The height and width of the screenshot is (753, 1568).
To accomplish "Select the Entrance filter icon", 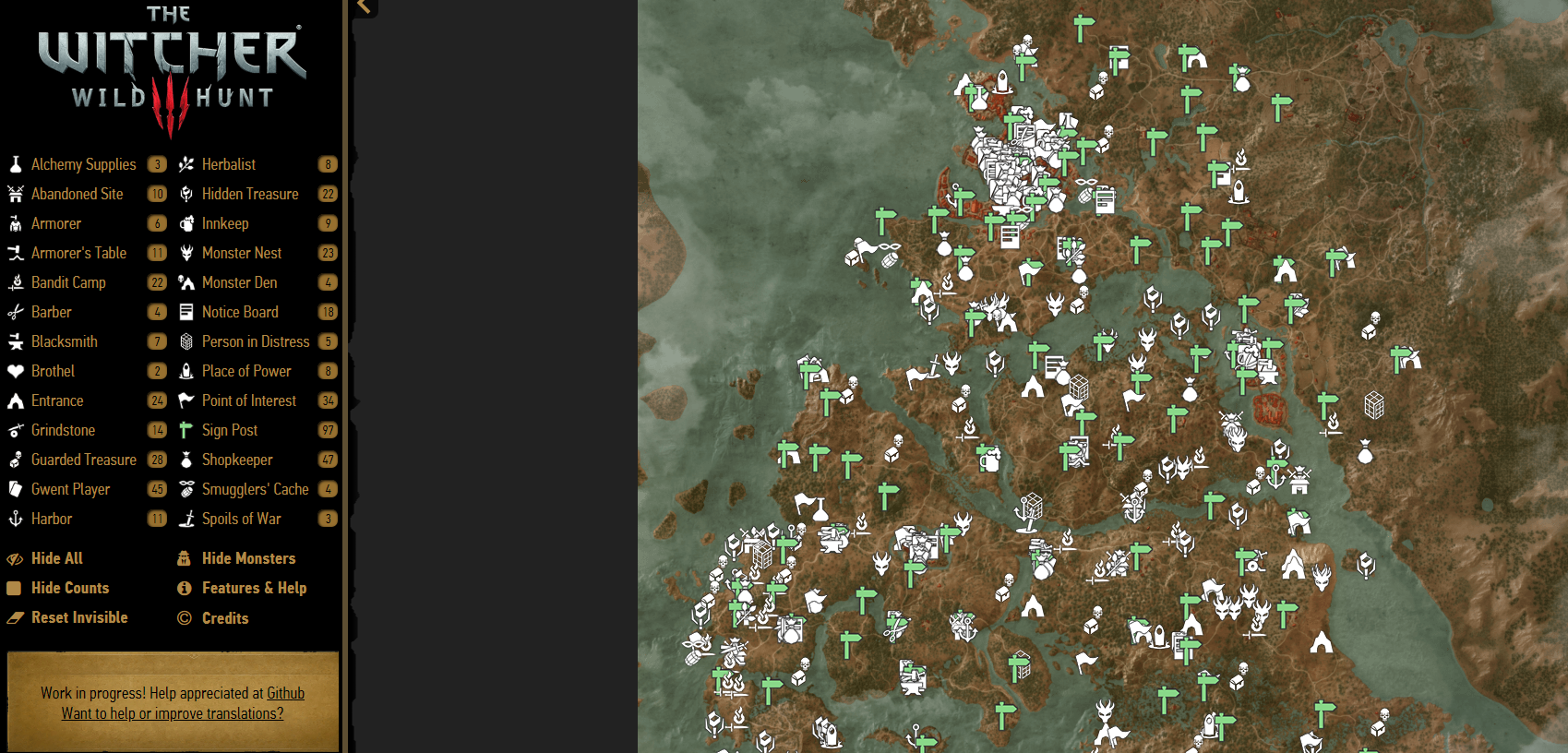I will (x=15, y=400).
